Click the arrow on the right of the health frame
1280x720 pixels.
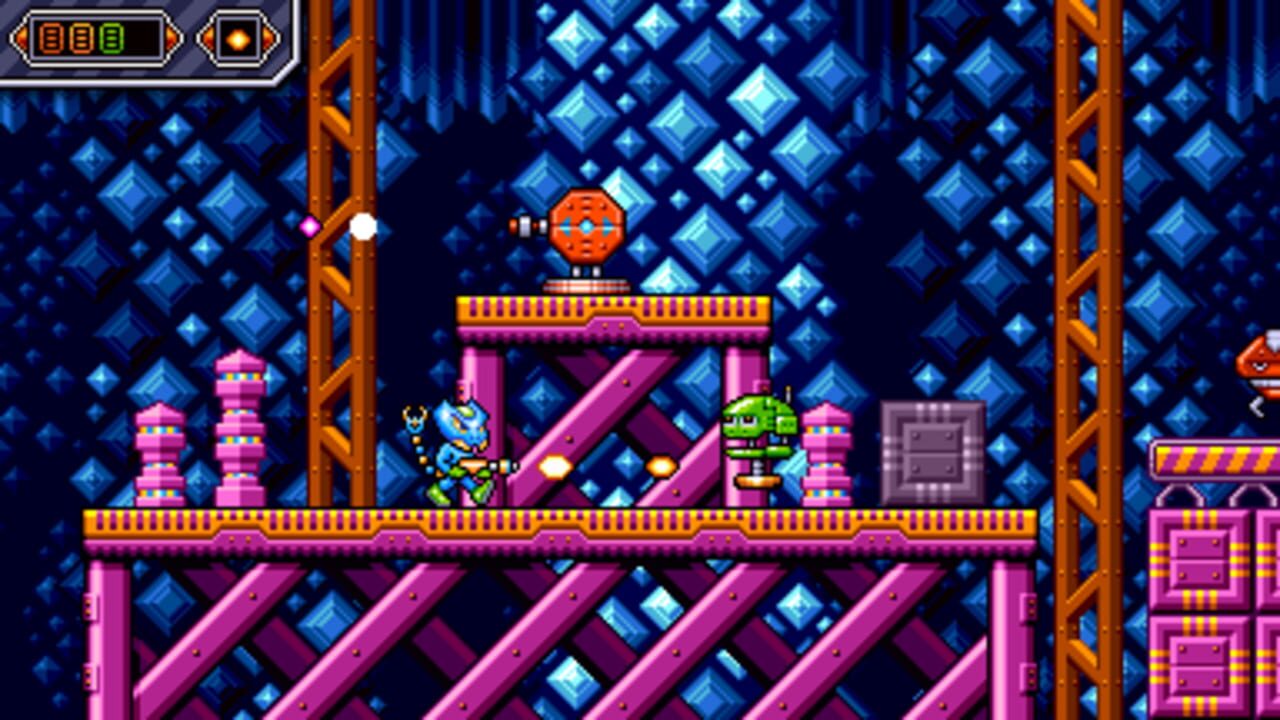tap(172, 38)
